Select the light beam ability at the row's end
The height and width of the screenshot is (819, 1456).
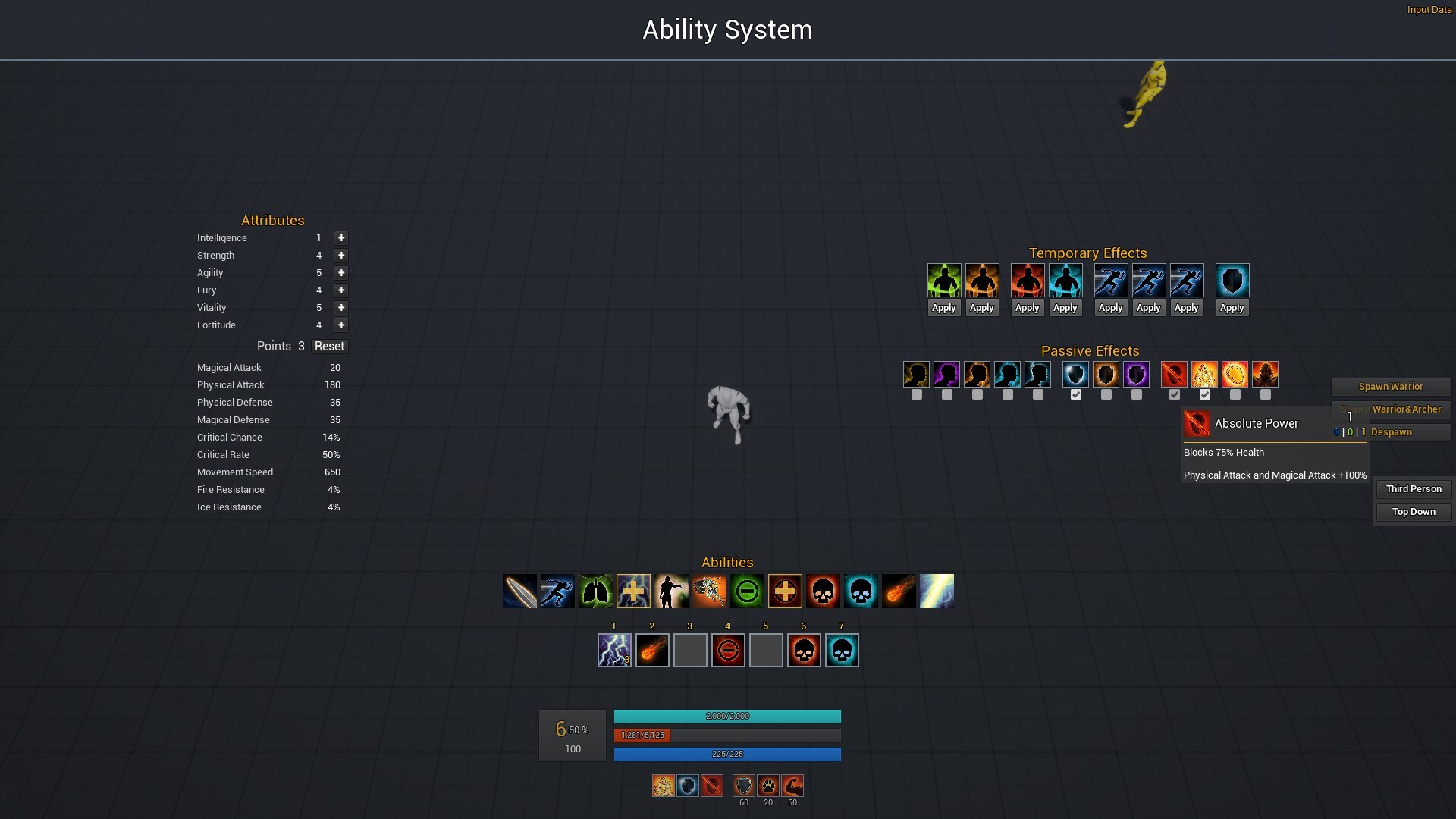[937, 591]
